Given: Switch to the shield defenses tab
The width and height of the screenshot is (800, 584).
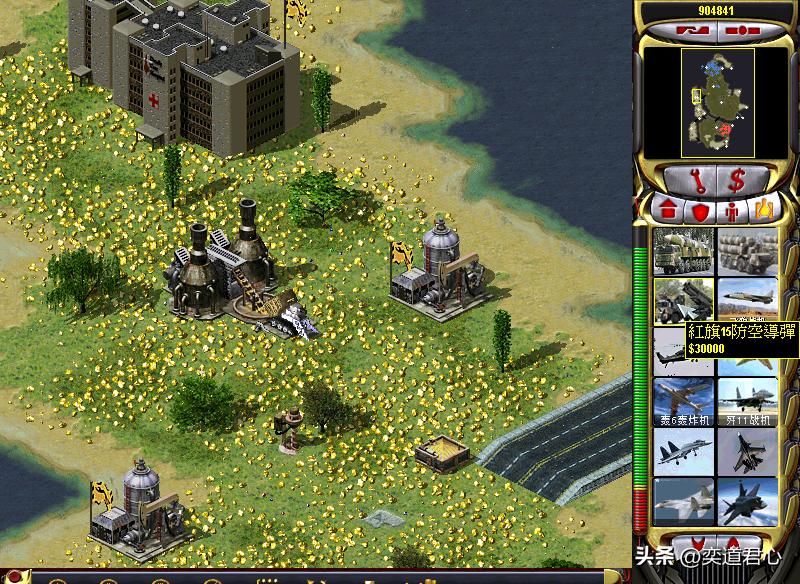Looking at the screenshot, I should [x=699, y=211].
